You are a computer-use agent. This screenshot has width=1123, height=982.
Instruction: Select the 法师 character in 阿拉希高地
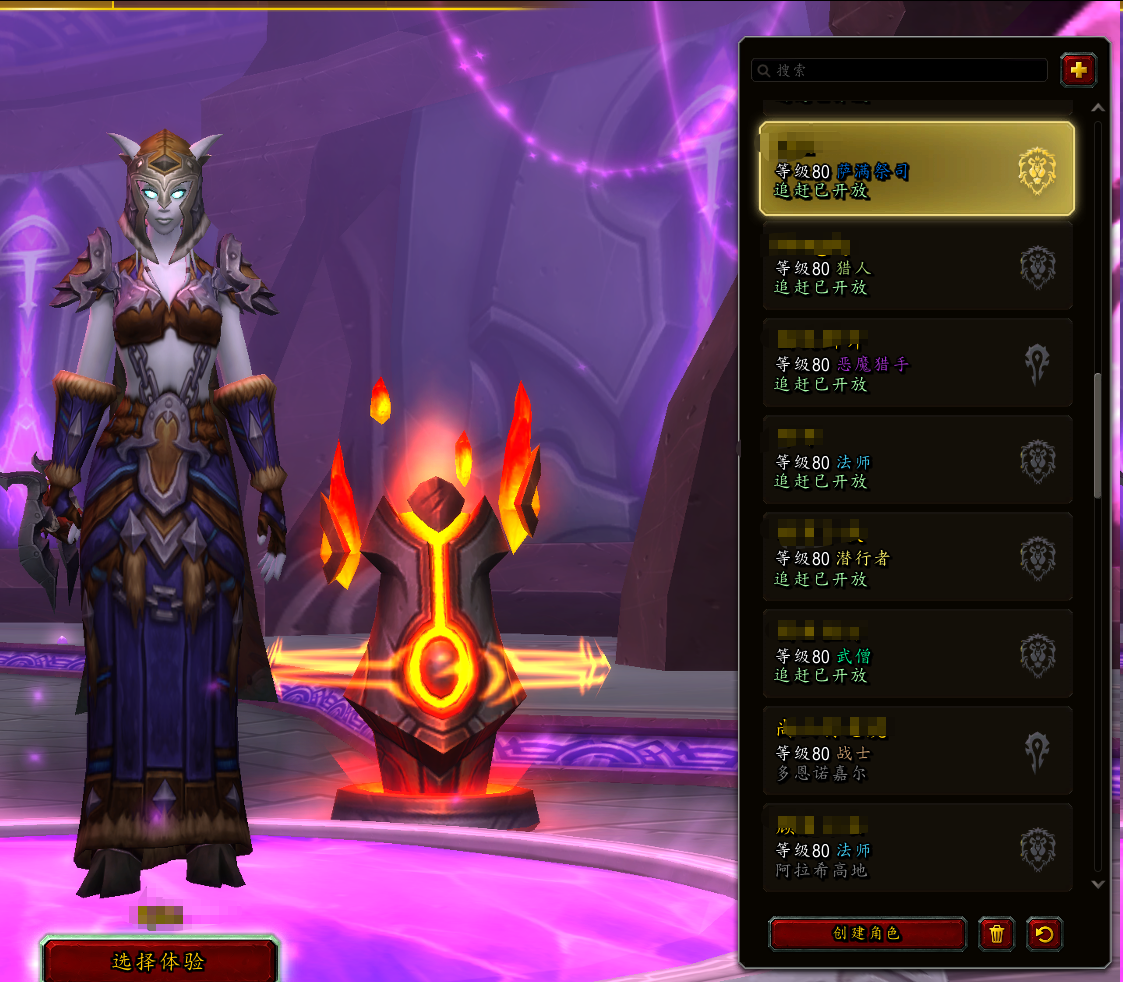[x=916, y=848]
